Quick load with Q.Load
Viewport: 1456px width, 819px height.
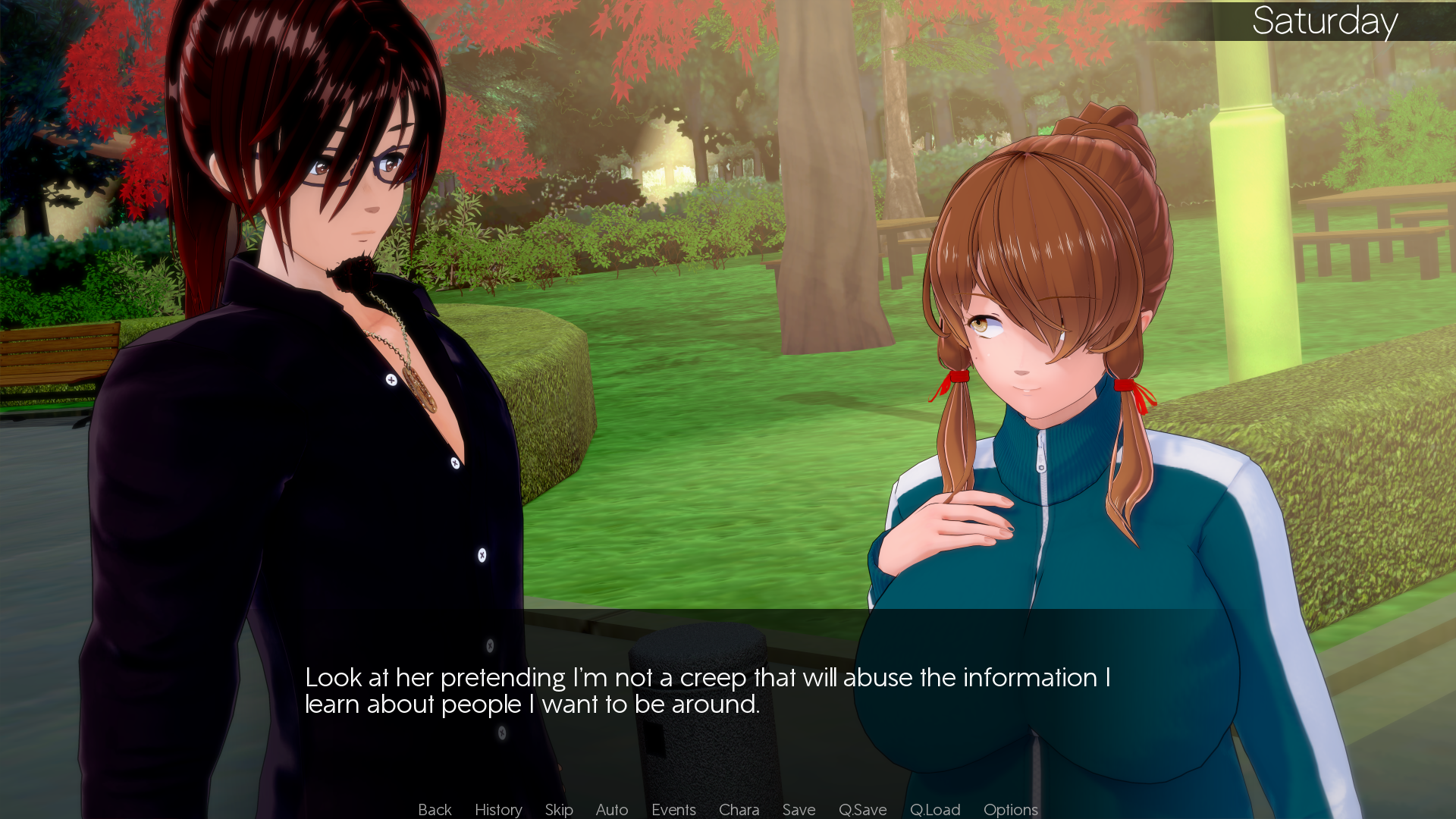coord(935,809)
